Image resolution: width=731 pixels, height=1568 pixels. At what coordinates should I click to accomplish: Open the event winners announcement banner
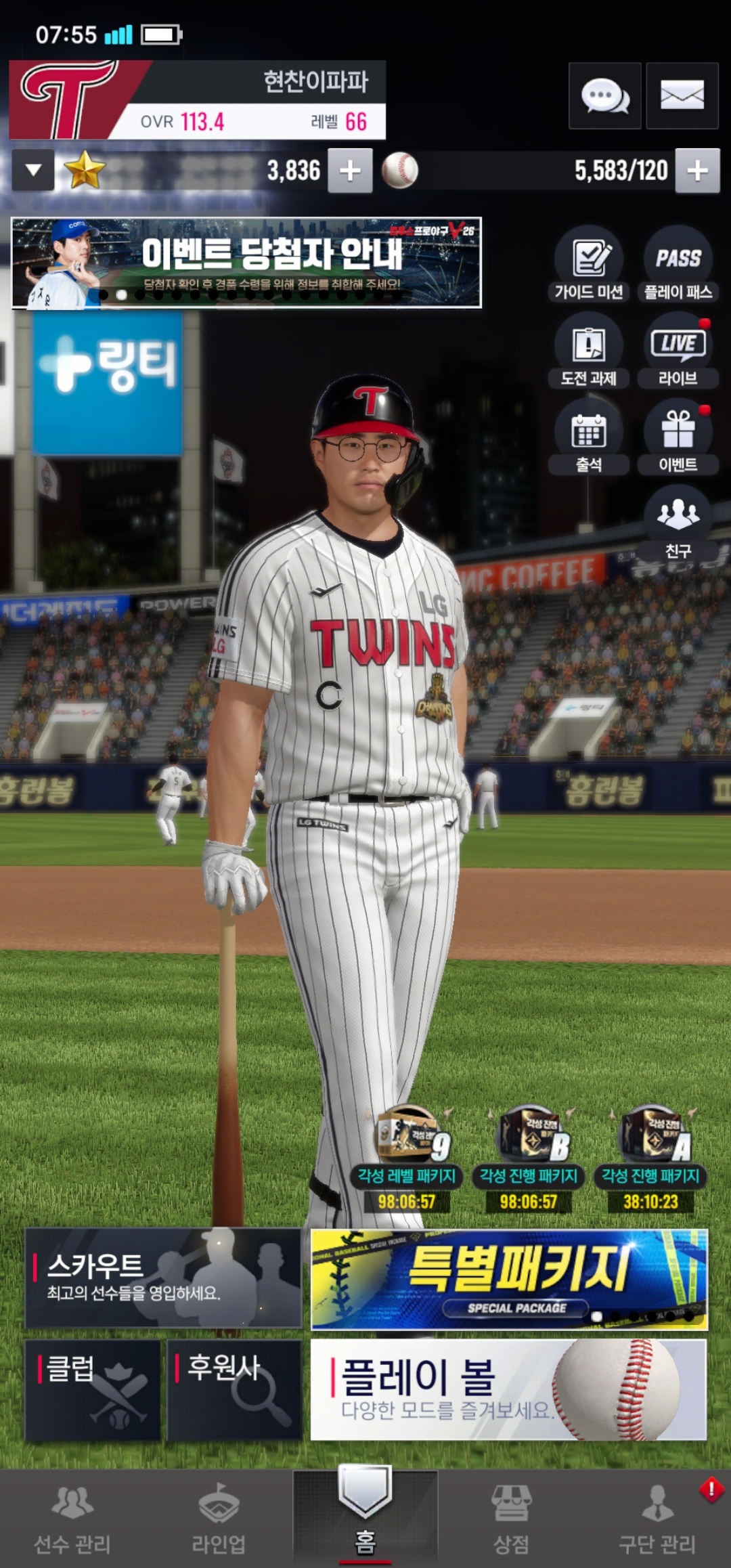point(246,263)
